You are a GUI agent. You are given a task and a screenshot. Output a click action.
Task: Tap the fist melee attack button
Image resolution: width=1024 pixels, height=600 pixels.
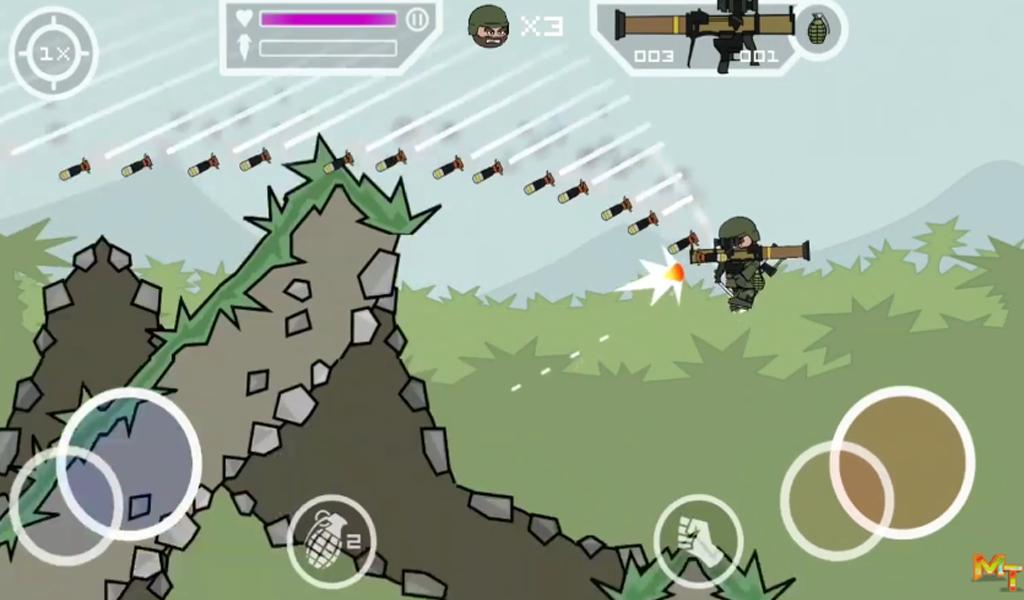(698, 540)
